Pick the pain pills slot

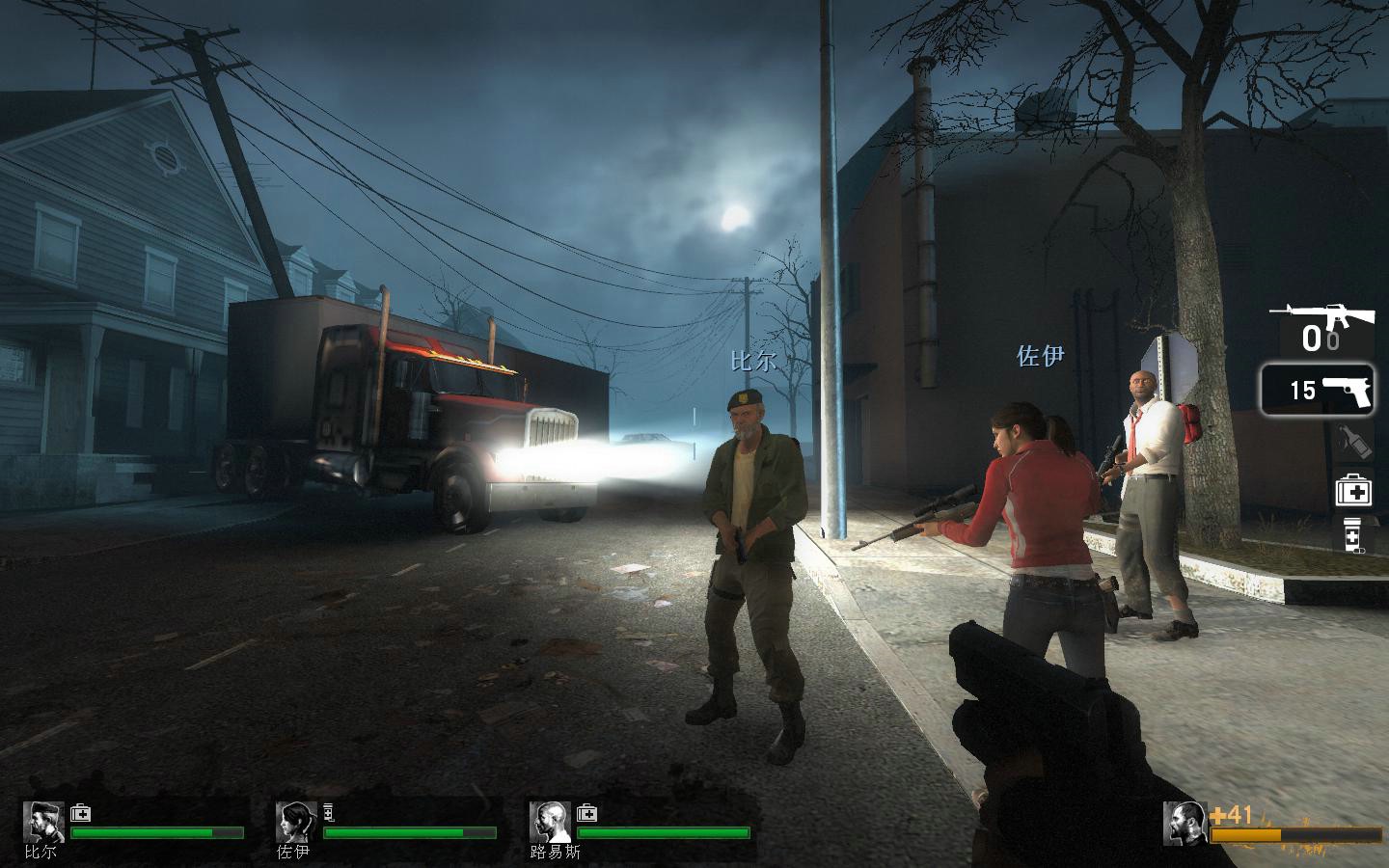pos(1352,536)
